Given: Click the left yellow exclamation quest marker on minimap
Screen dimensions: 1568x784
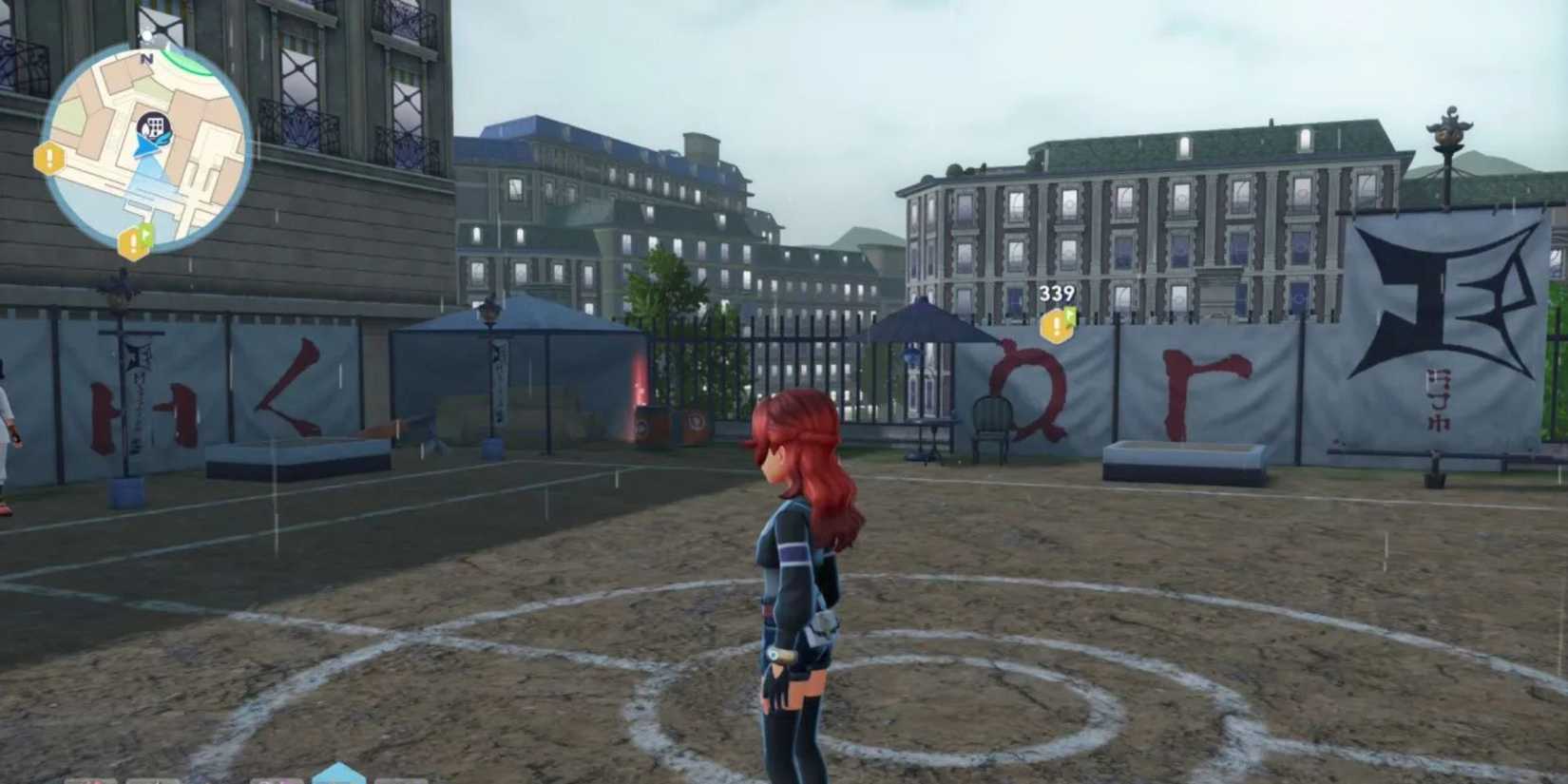Looking at the screenshot, I should tap(48, 158).
